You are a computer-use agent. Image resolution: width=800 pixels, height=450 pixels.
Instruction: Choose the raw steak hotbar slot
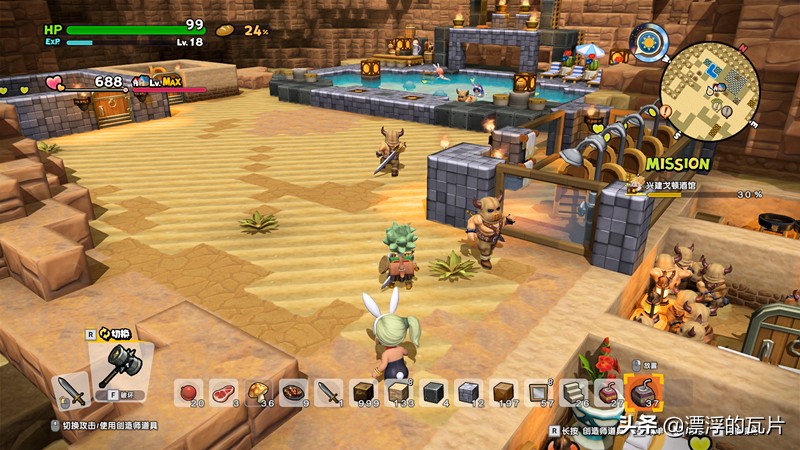pos(223,391)
